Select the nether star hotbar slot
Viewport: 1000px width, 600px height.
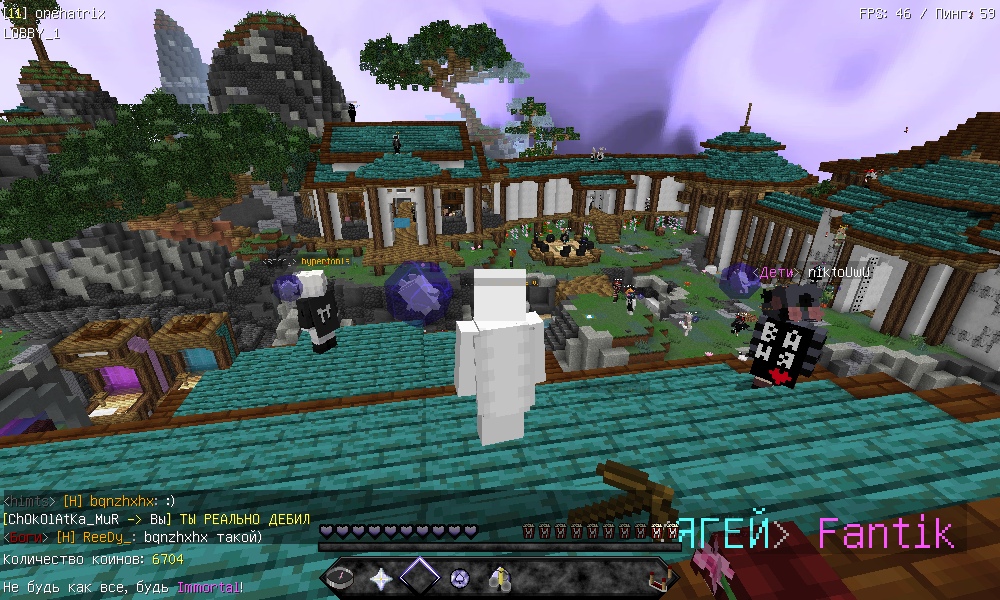[x=382, y=577]
